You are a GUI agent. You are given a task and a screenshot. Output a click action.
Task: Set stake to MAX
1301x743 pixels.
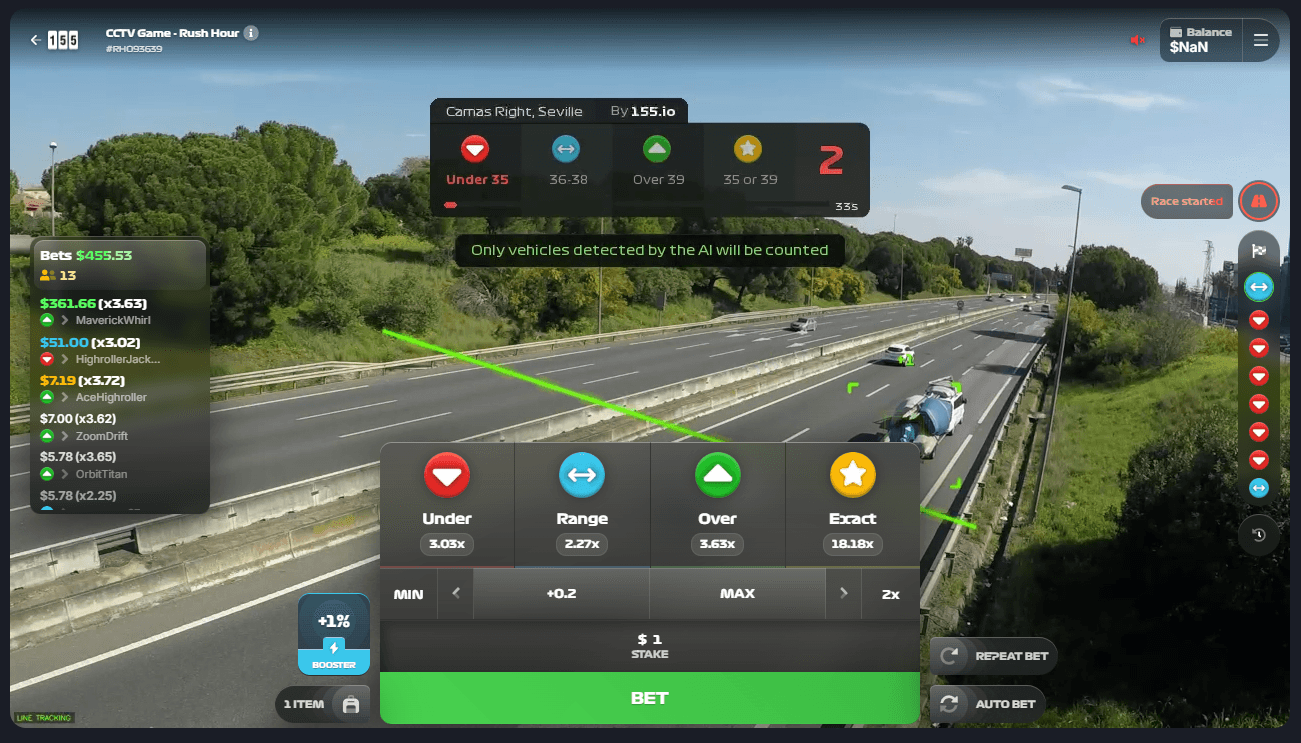tap(737, 593)
